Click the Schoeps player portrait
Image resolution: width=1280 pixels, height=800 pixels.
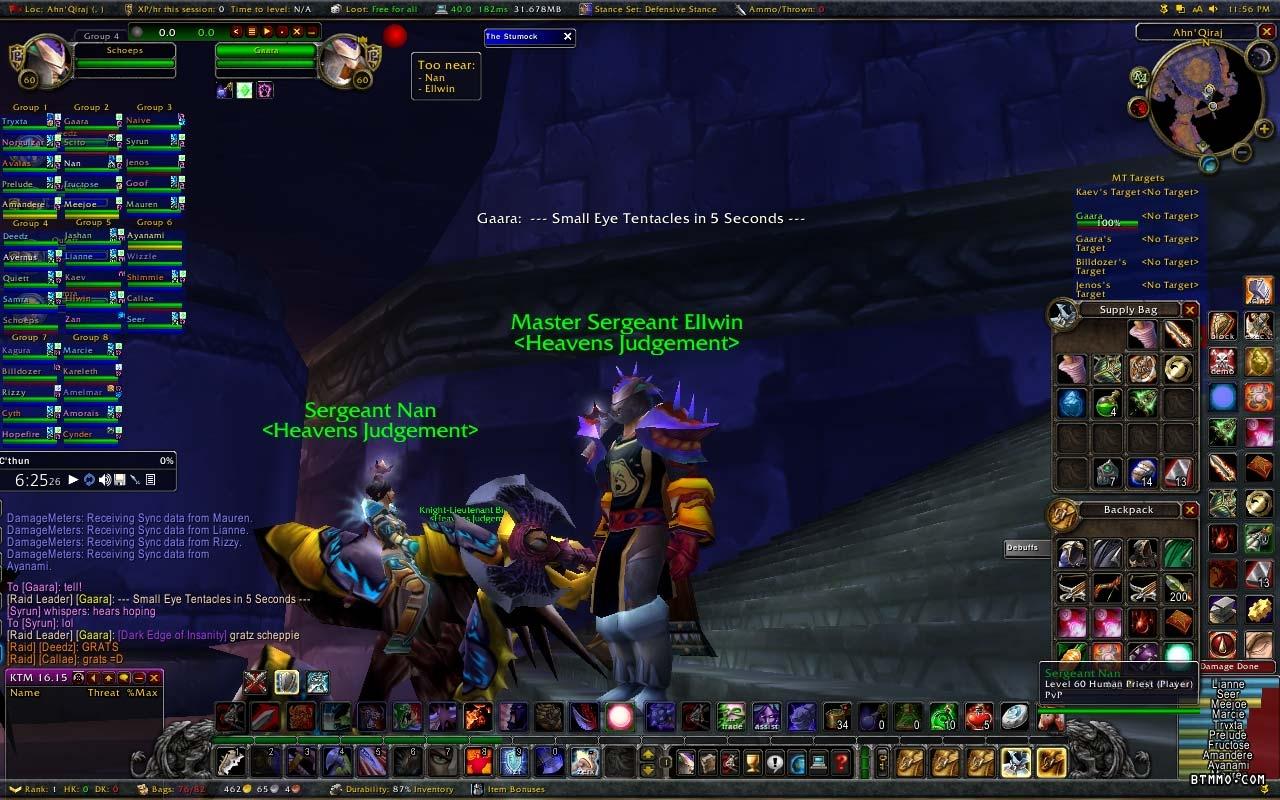click(42, 62)
